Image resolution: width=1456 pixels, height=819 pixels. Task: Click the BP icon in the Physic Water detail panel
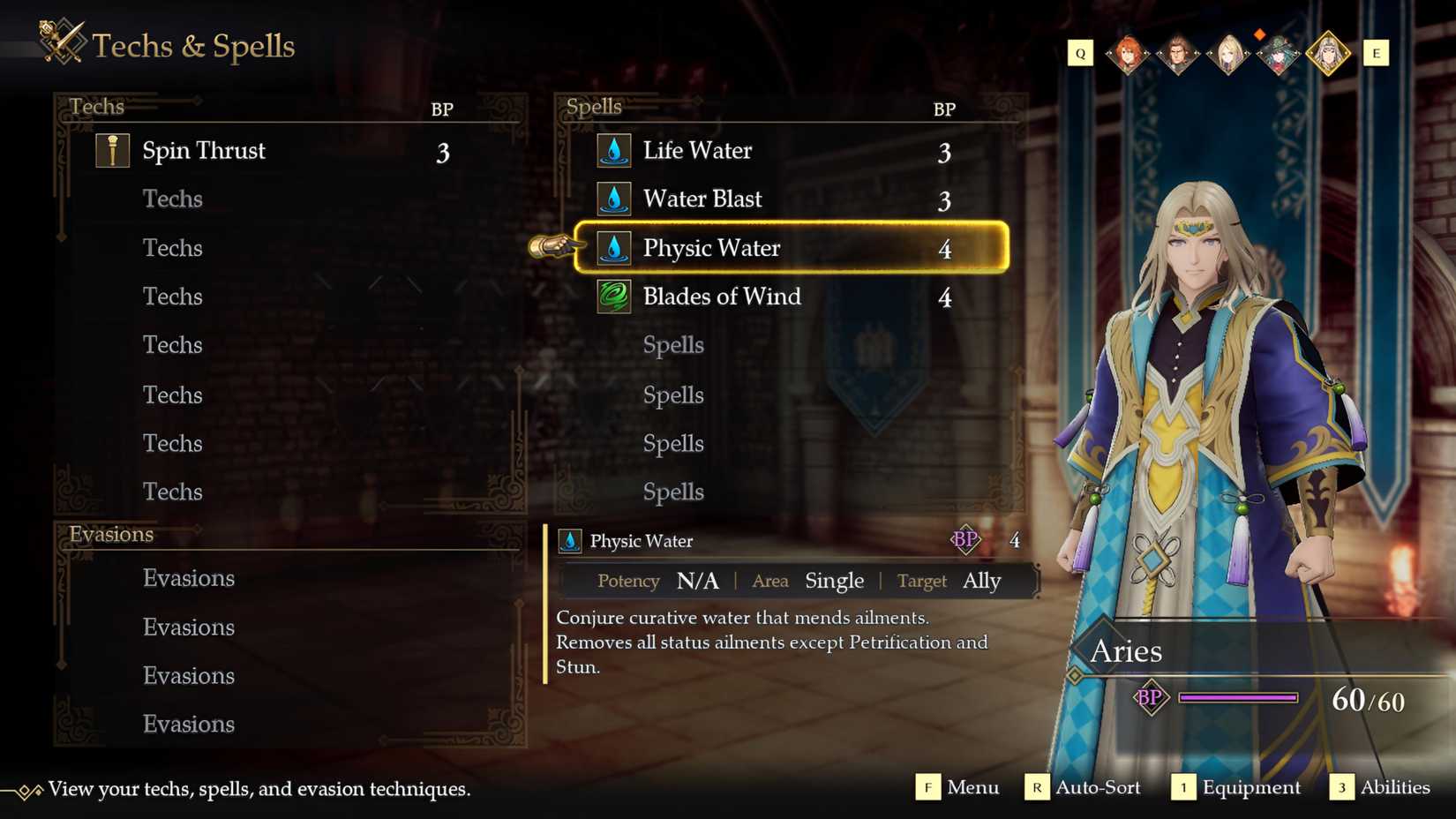(965, 540)
